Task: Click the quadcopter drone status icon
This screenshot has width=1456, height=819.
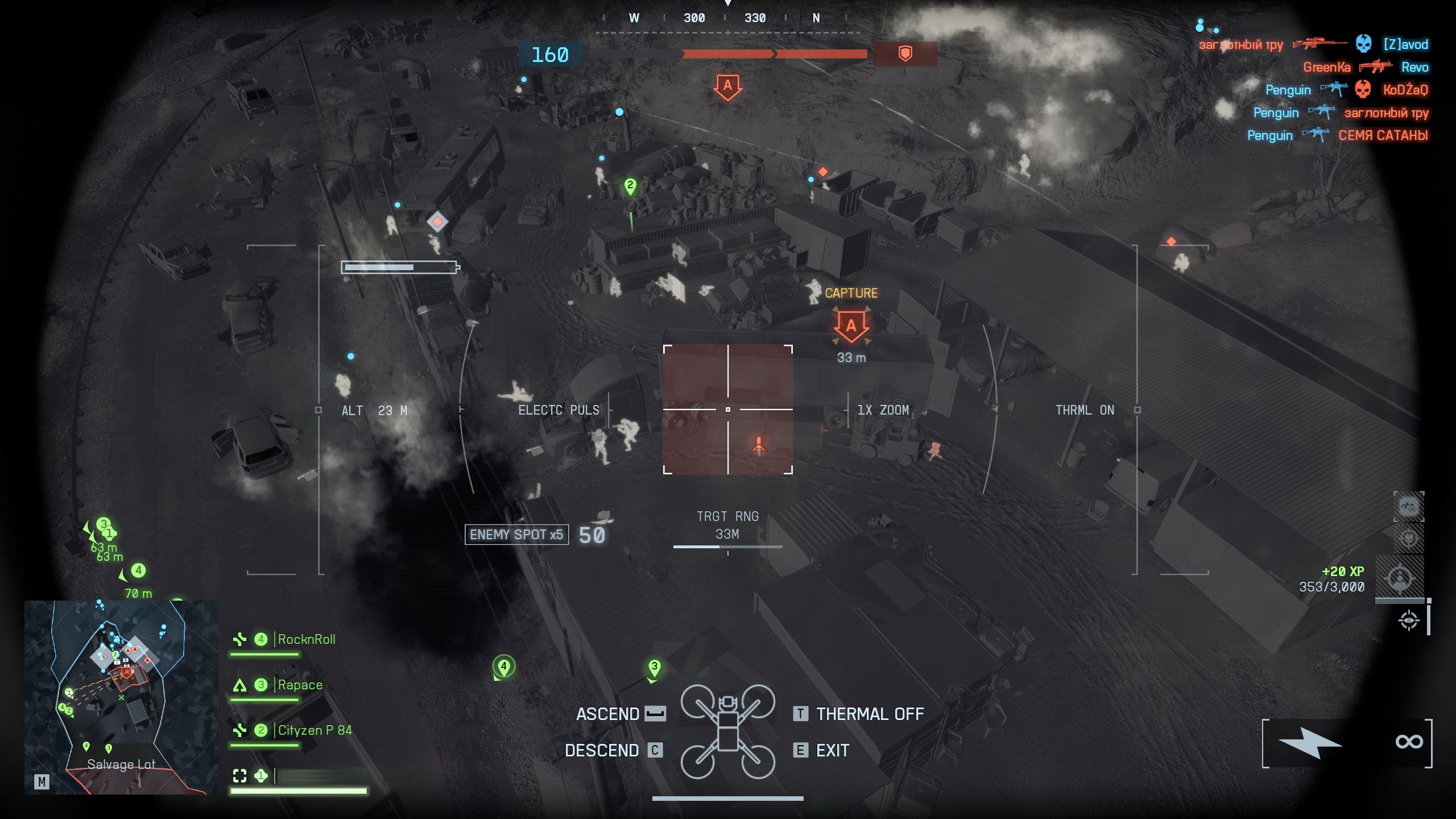Action: click(727, 731)
